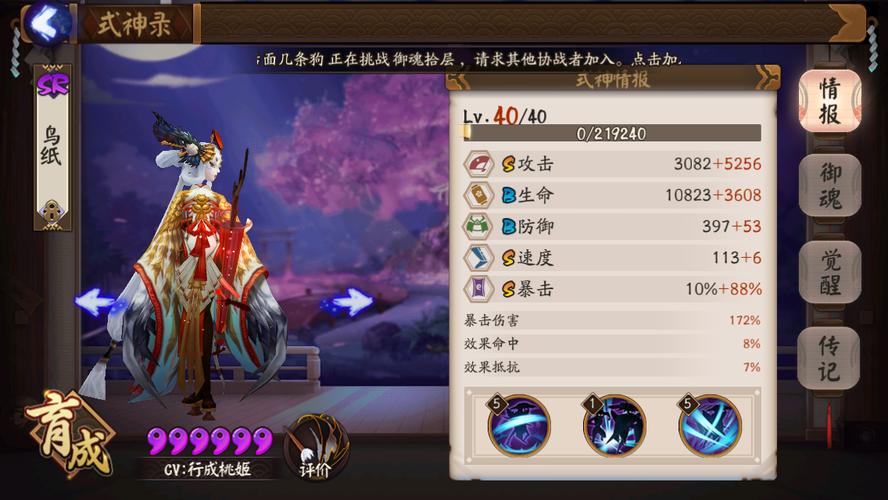Click the scrolling 御魂 challenge invite message
The width and height of the screenshot is (888, 500).
[x=468, y=60]
